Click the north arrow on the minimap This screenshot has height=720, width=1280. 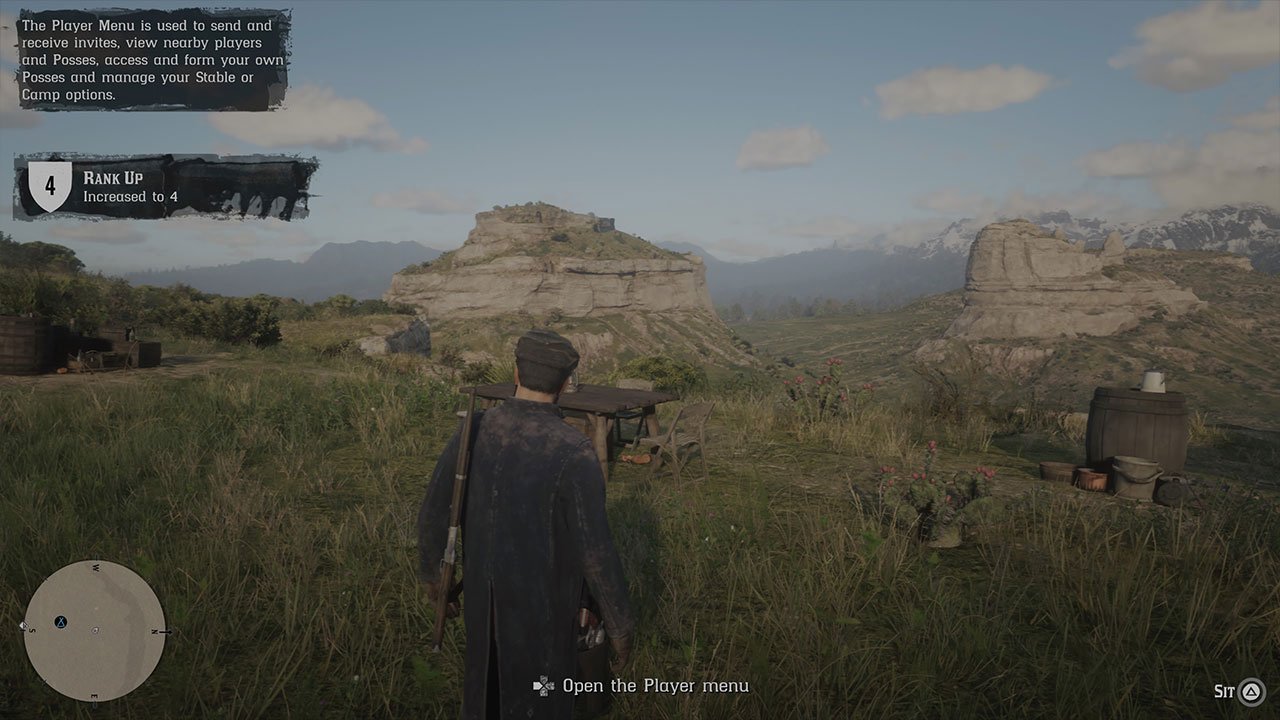point(166,631)
